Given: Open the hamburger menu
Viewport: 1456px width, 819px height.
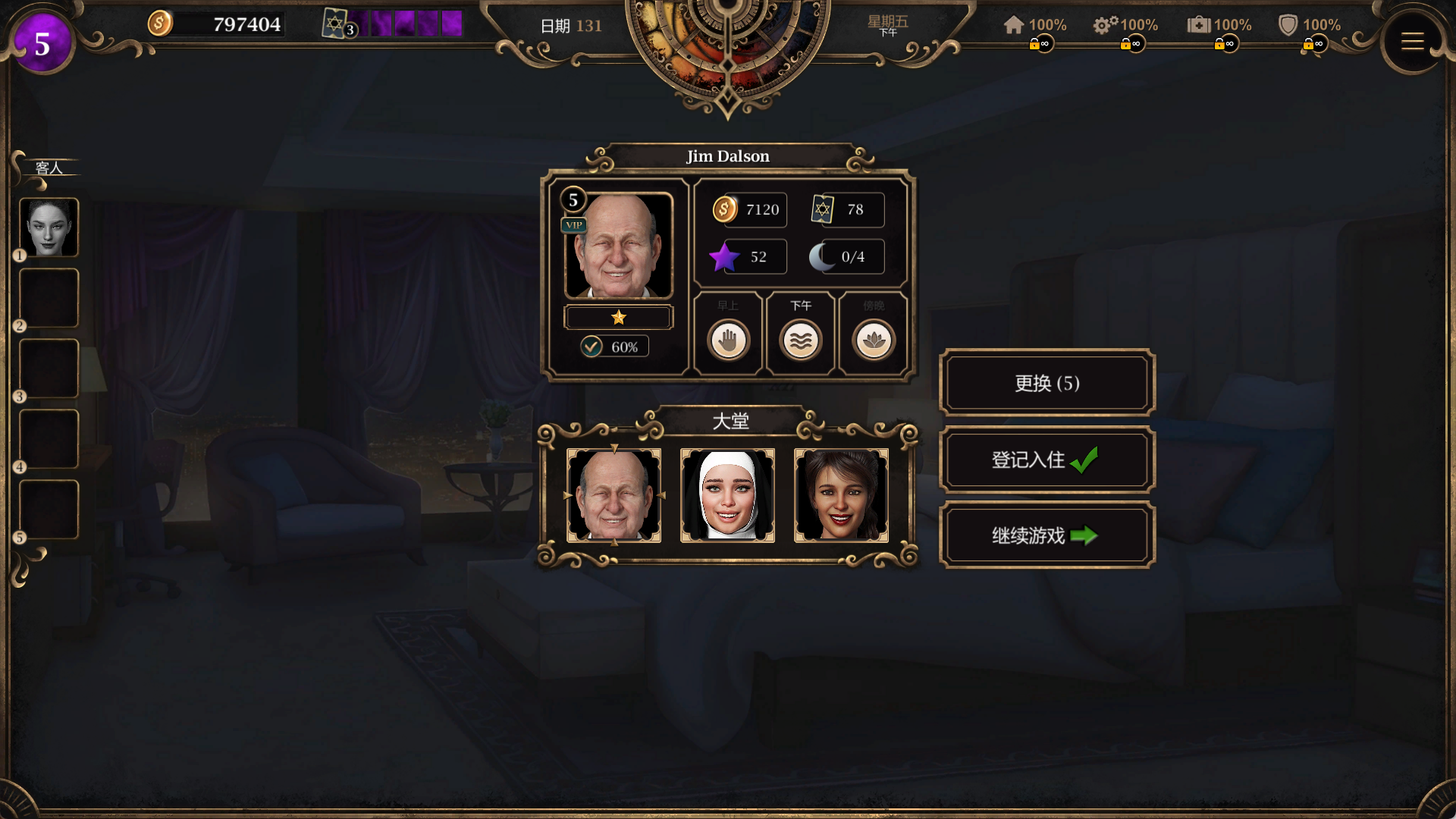Looking at the screenshot, I should 1412,42.
